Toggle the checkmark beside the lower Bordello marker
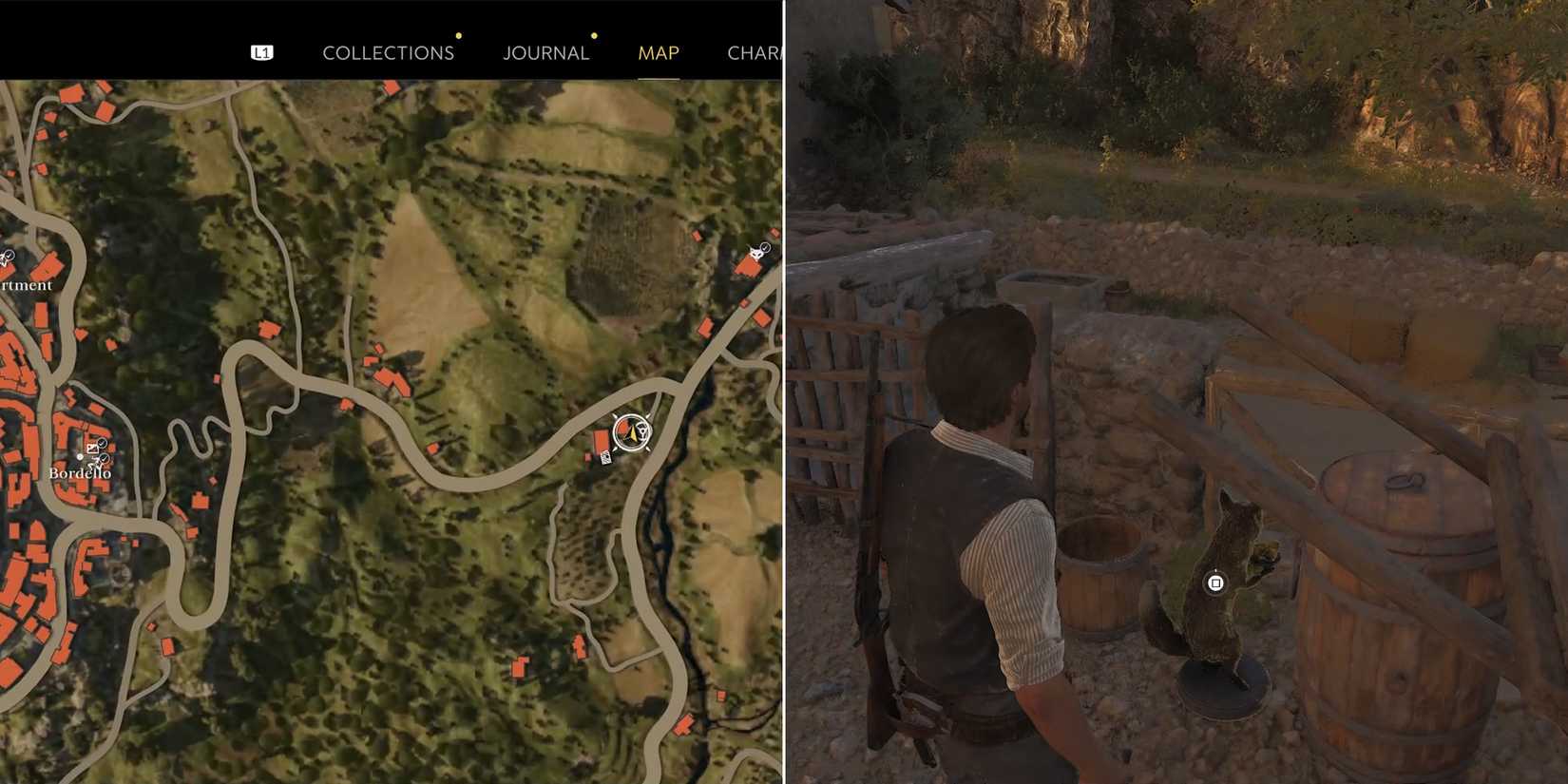Viewport: 1568px width, 784px height. point(105,458)
